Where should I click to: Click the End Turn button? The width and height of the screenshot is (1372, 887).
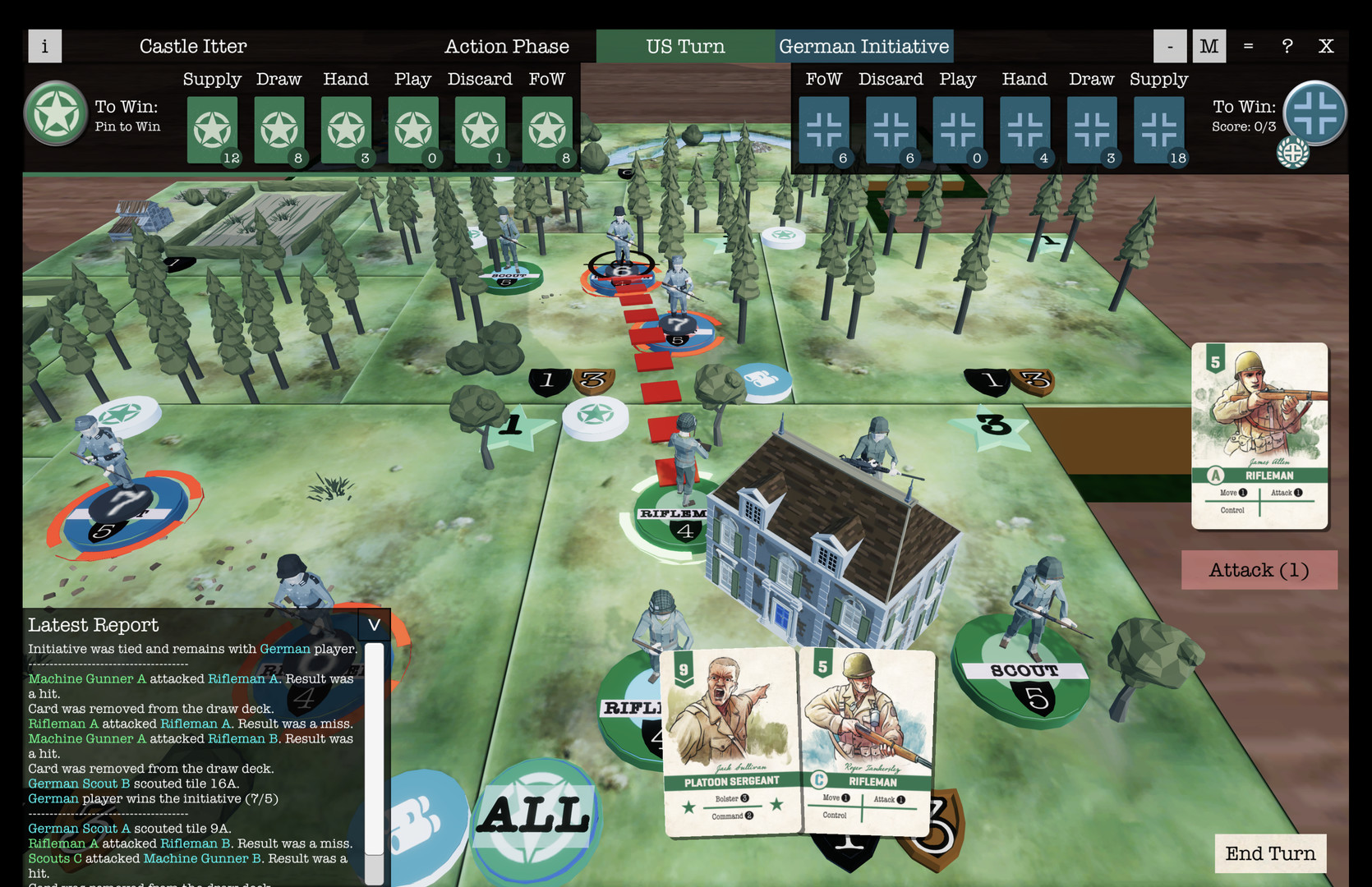click(x=1271, y=854)
